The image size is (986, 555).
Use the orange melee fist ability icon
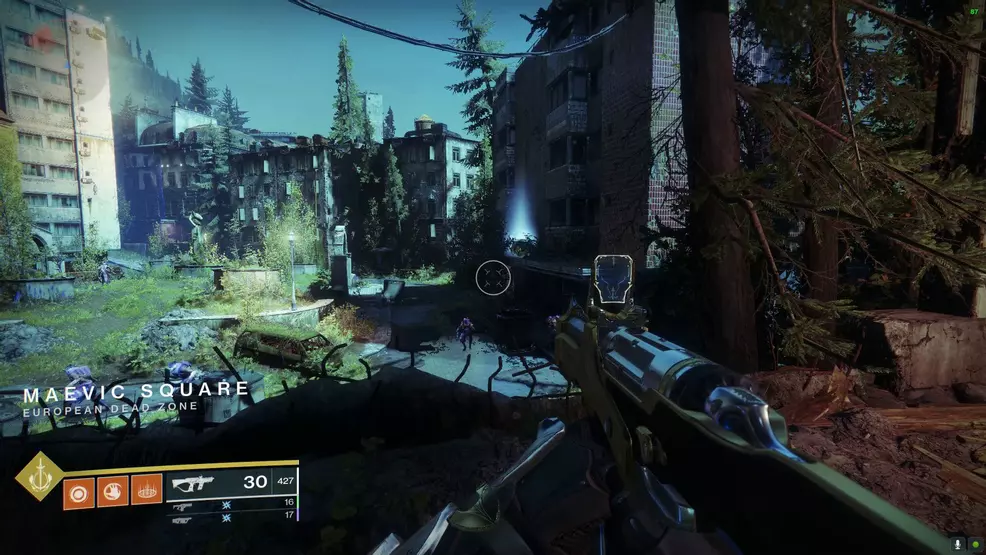point(112,491)
